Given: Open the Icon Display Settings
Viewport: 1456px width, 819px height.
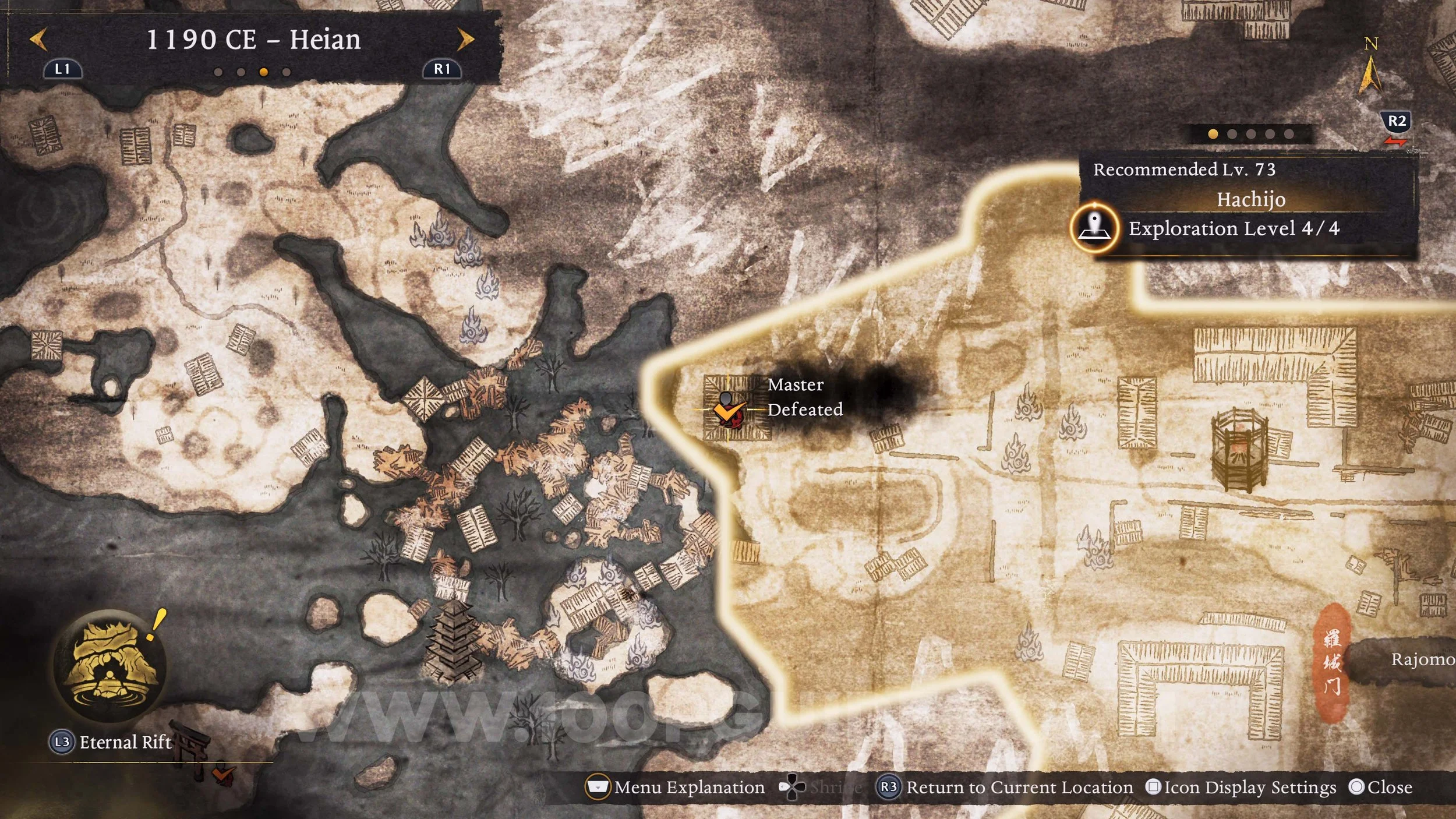Looking at the screenshot, I should pyautogui.click(x=1241, y=788).
